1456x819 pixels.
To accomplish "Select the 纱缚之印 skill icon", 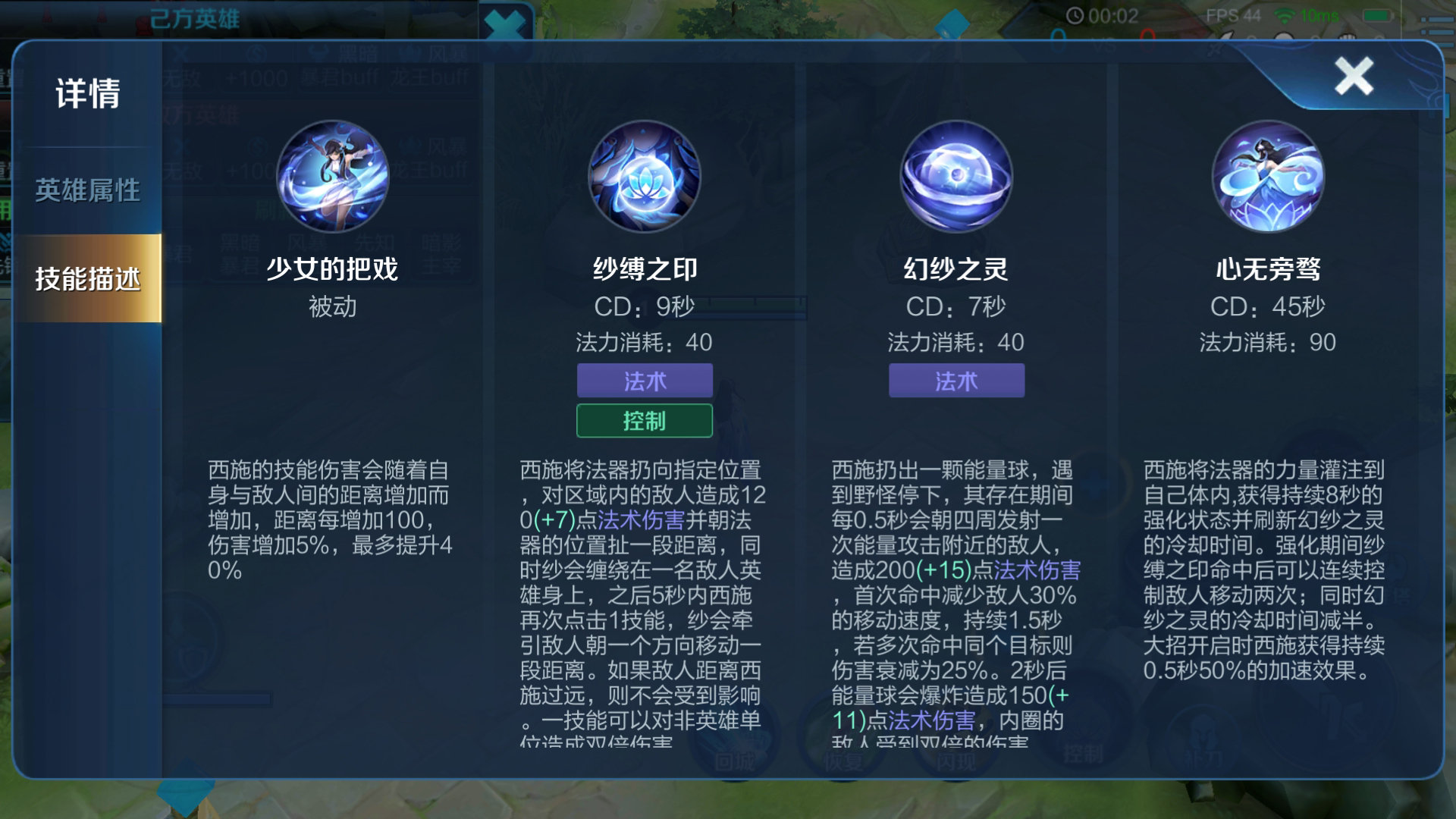I will coord(646,177).
